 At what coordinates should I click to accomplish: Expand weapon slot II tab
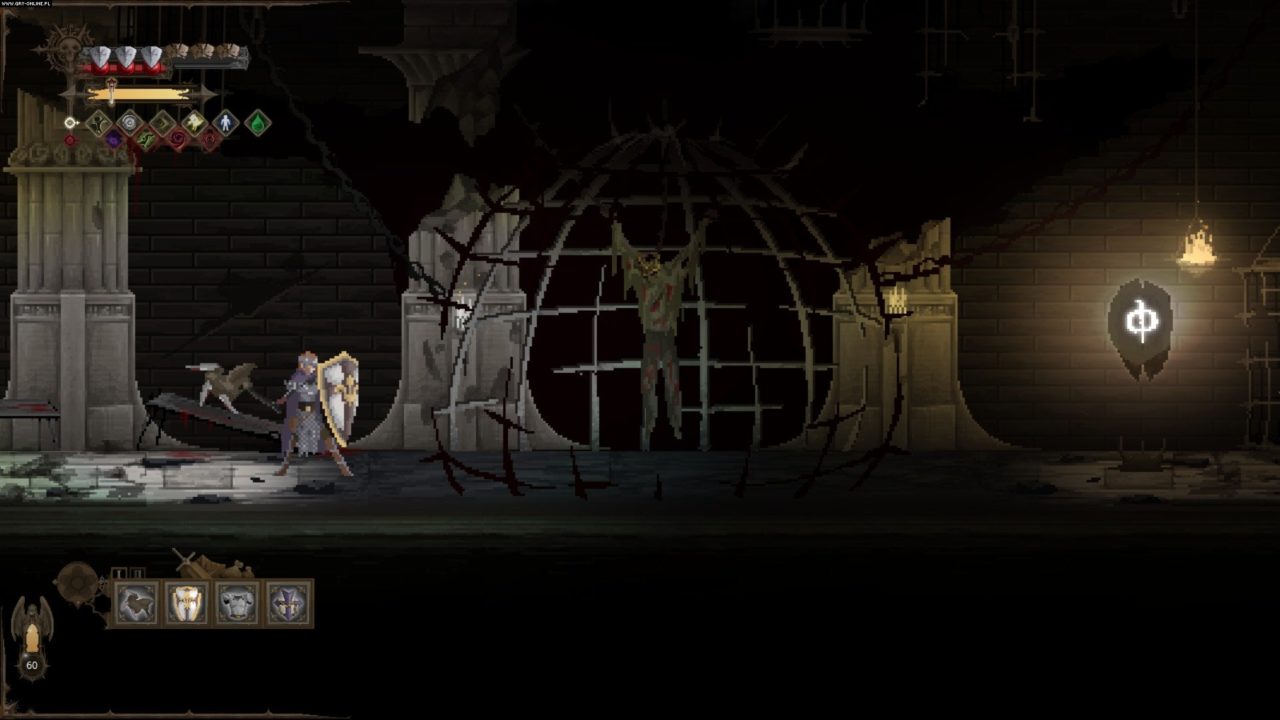tap(137, 571)
